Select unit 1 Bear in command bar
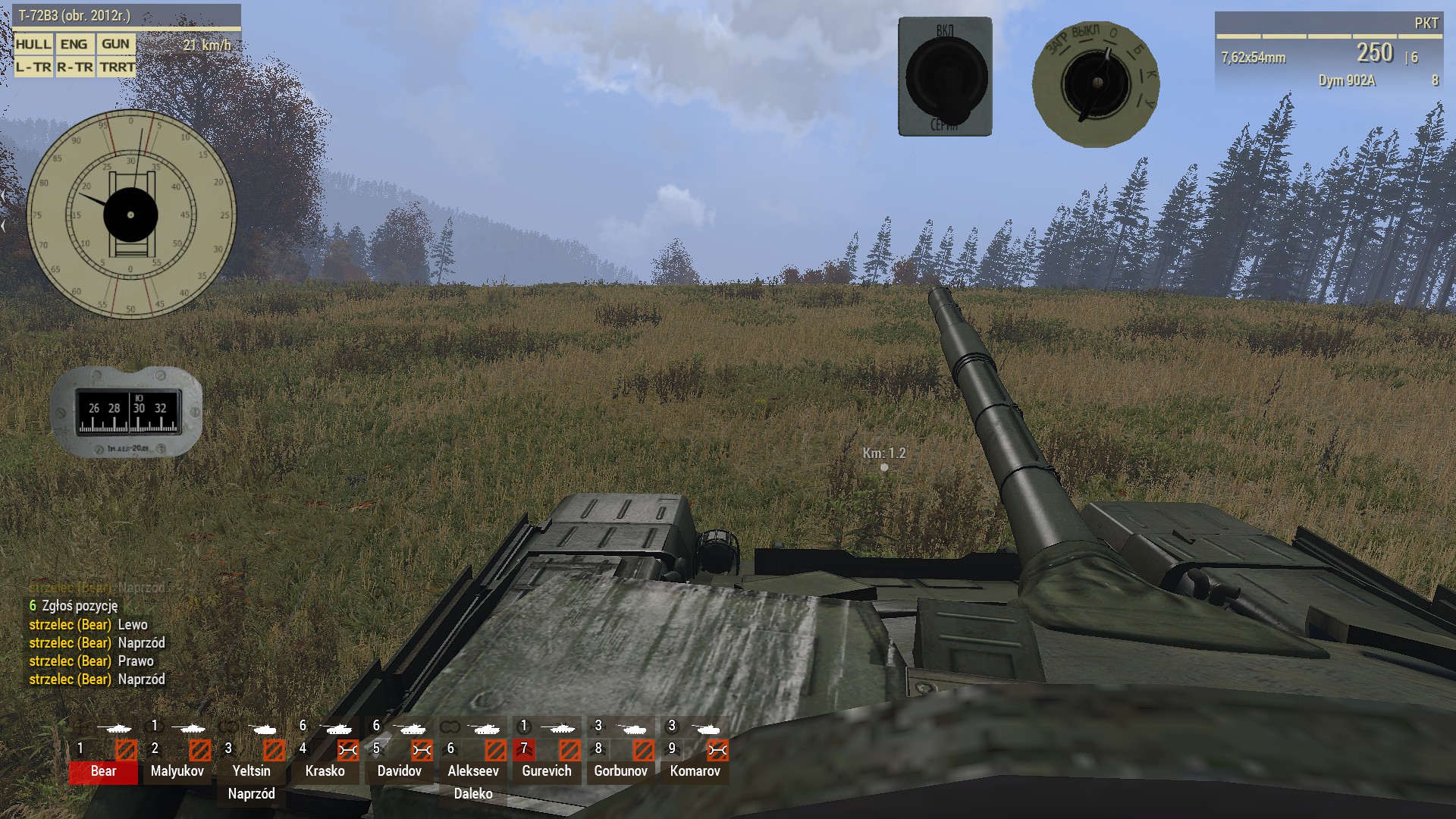 (103, 771)
